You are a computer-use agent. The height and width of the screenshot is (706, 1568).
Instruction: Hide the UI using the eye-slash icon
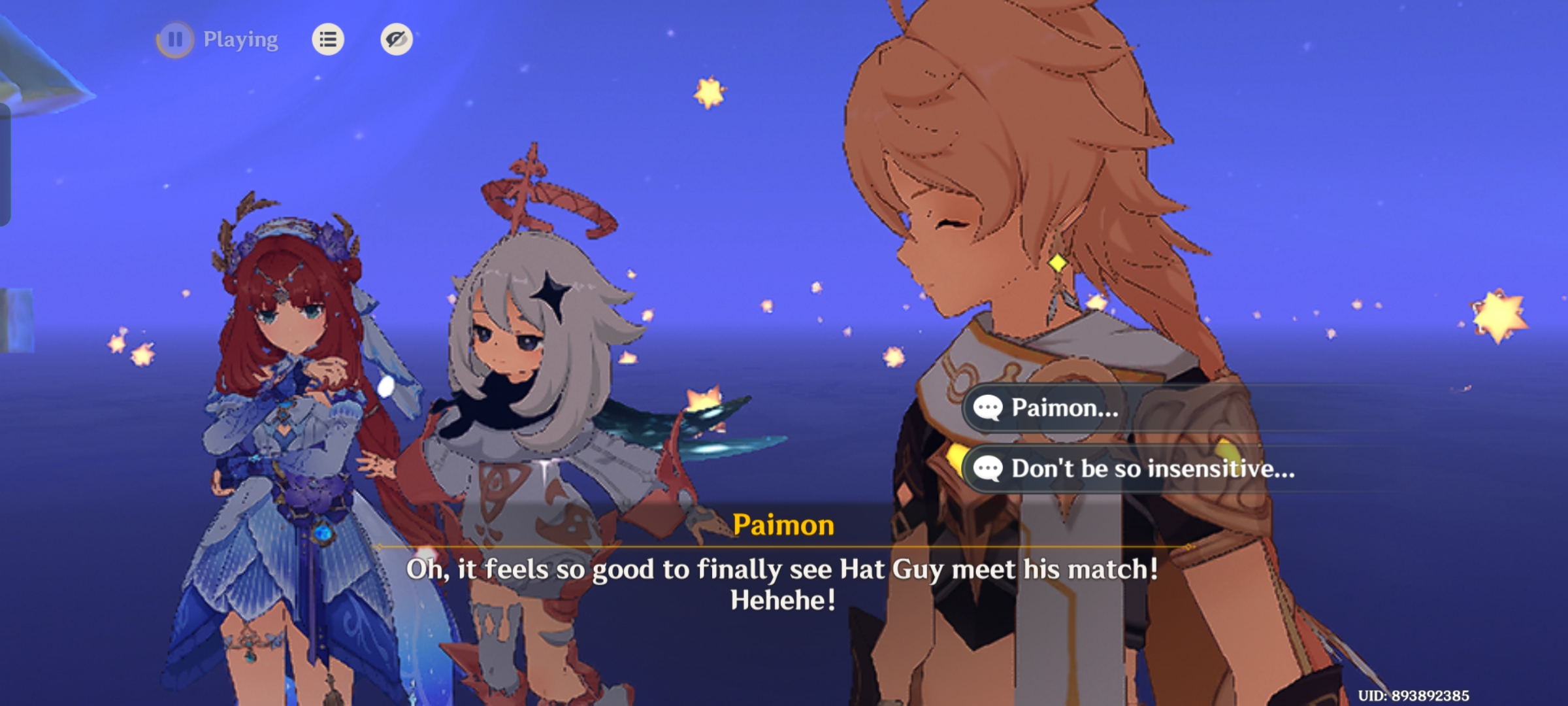[x=397, y=40]
